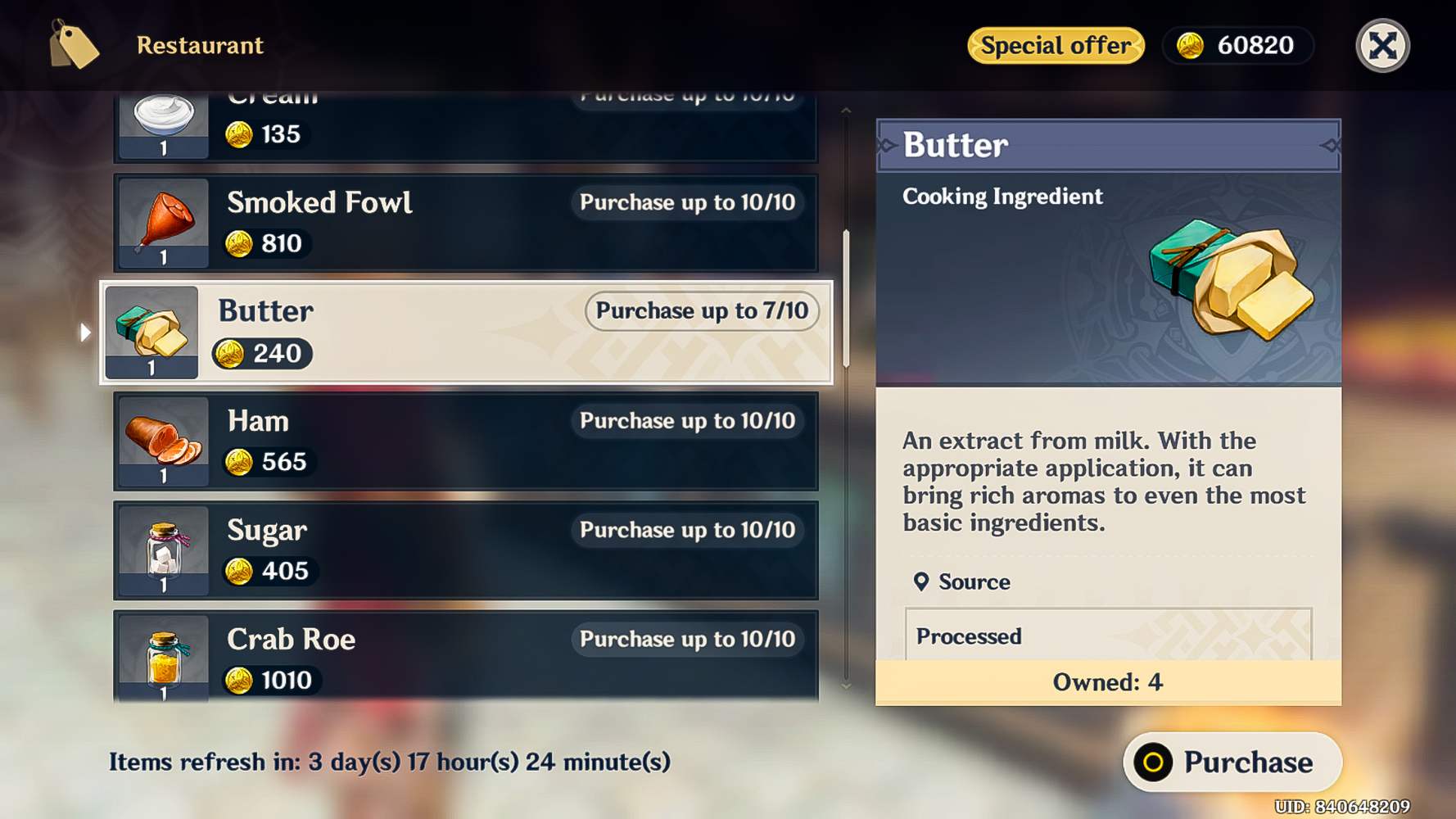The image size is (1456, 819).
Task: Select the Sugar shop entry
Action: tap(465, 550)
